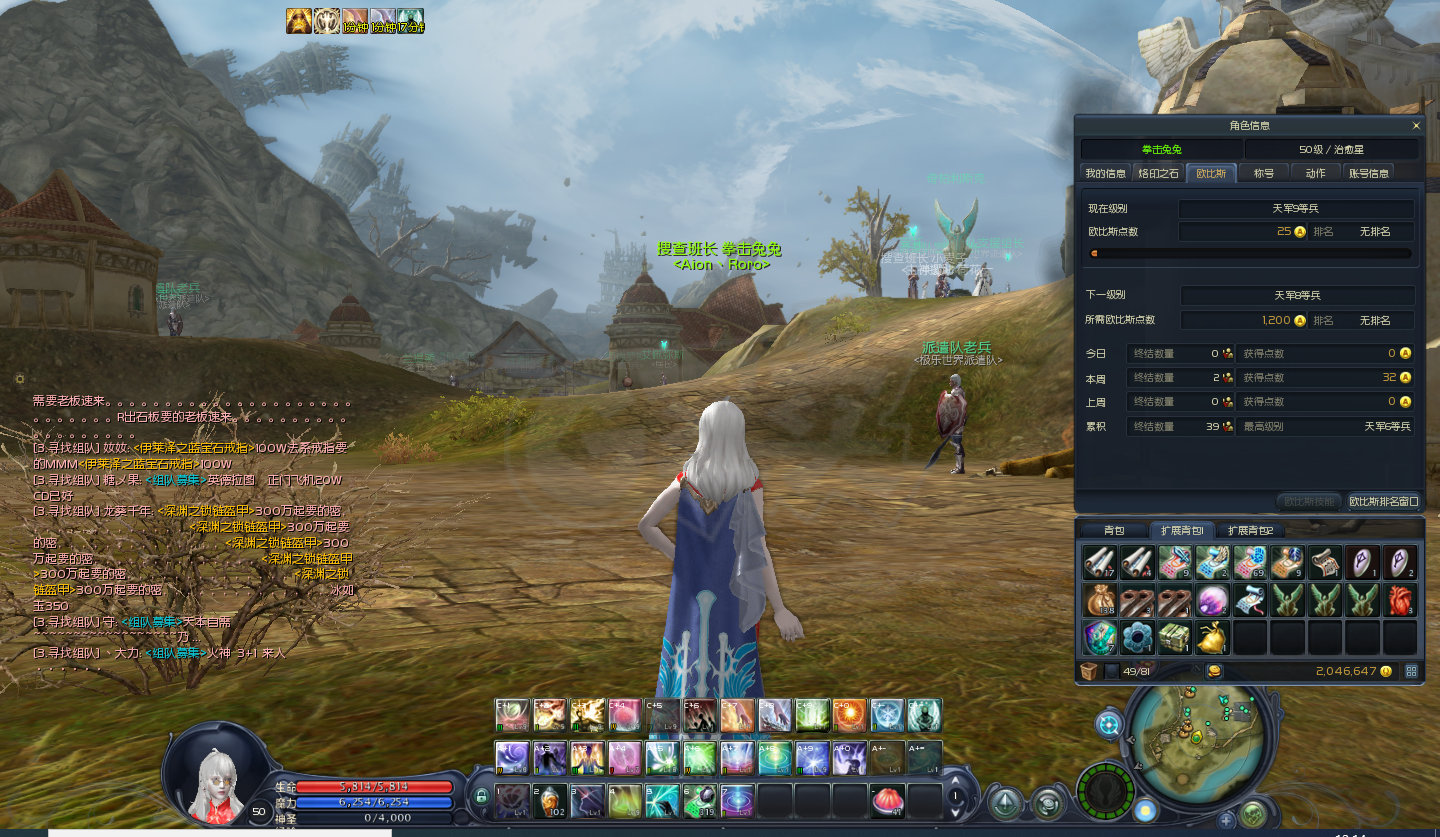The image size is (1440, 837).
Task: Click the 欧比斯排名窗口 ranking button
Action: [x=1384, y=501]
